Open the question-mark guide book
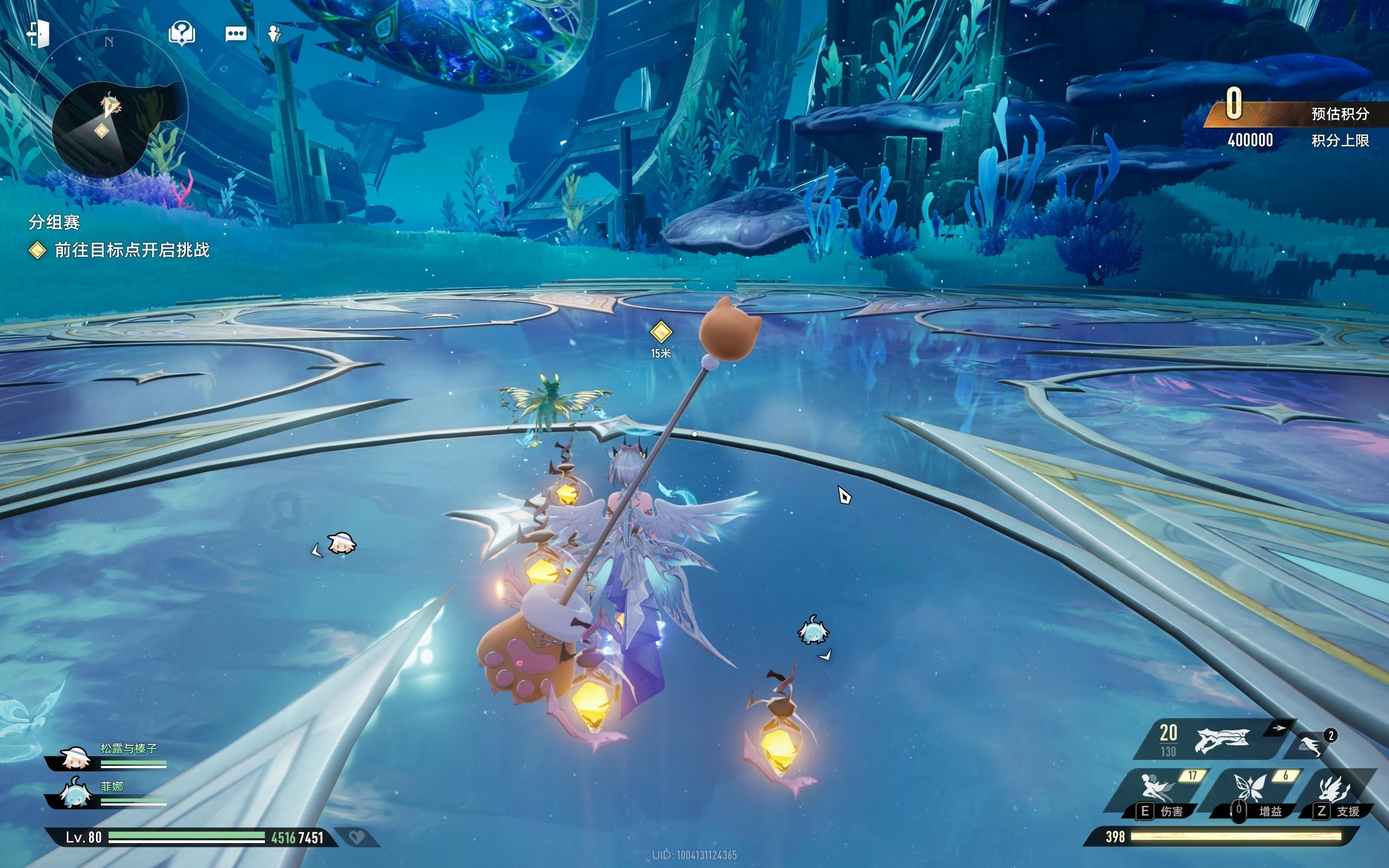The height and width of the screenshot is (868, 1389). 181,34
